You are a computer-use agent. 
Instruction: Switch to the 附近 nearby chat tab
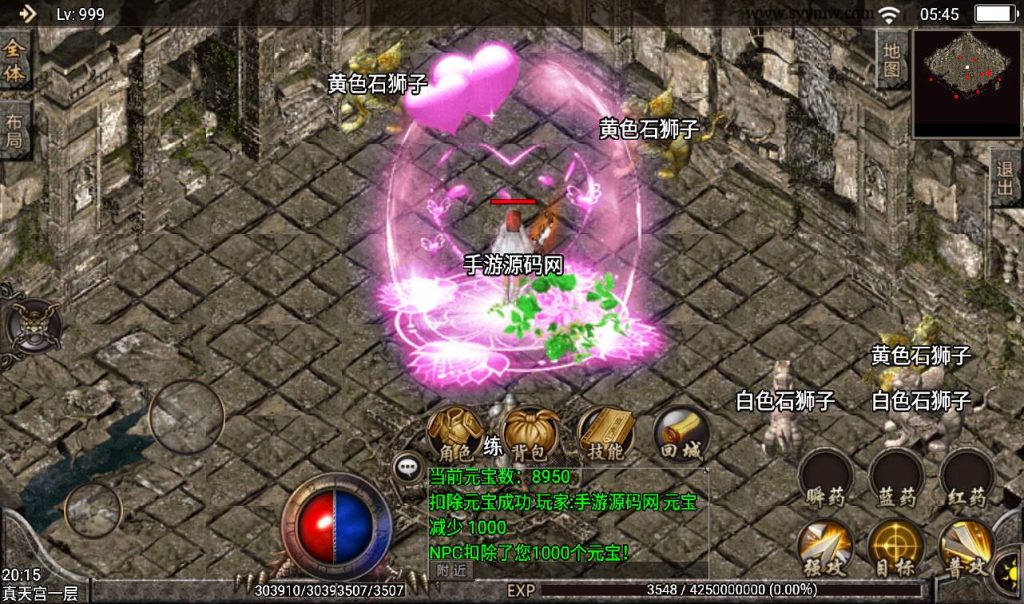click(x=452, y=570)
